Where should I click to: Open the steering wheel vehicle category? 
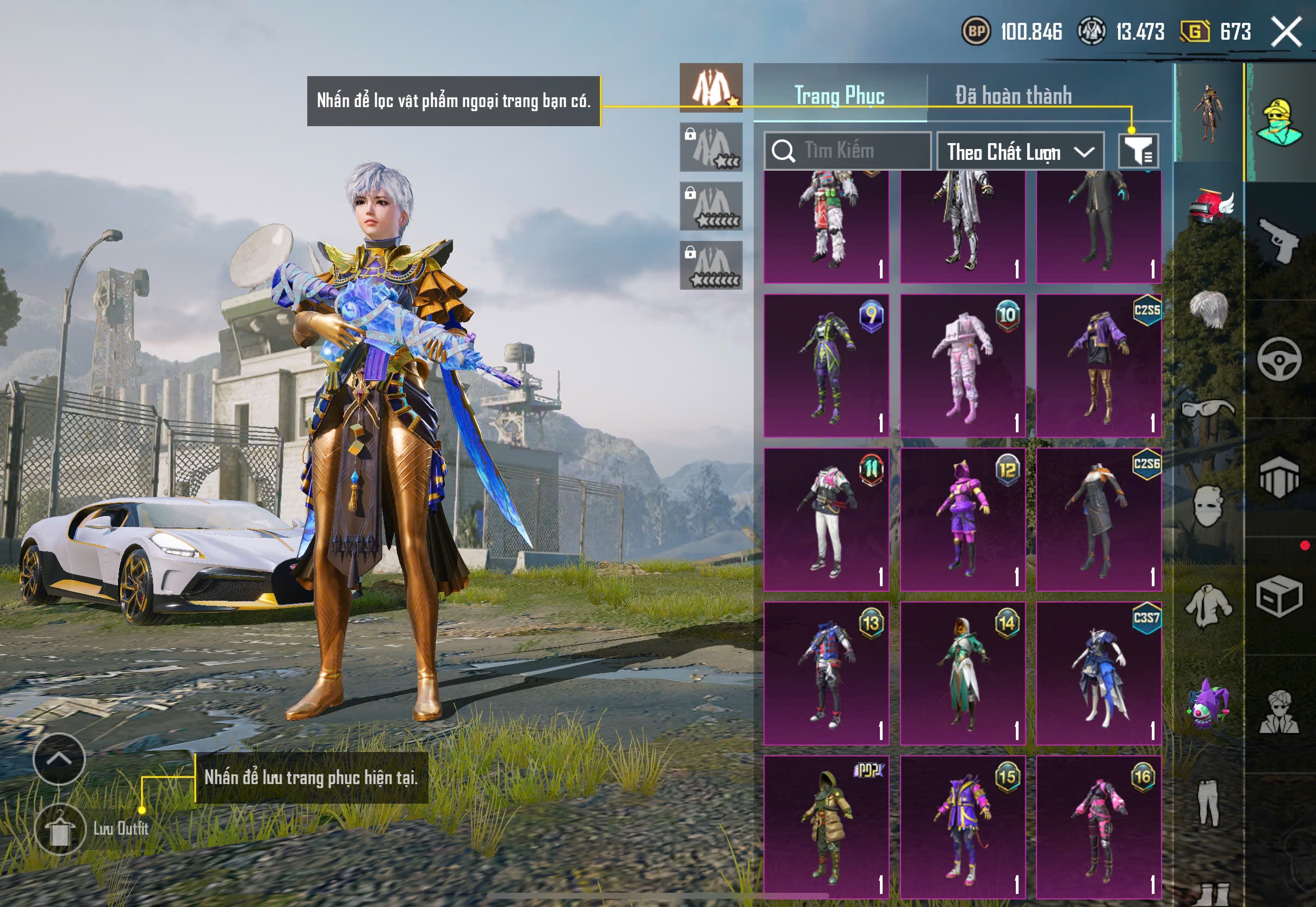(x=1279, y=359)
